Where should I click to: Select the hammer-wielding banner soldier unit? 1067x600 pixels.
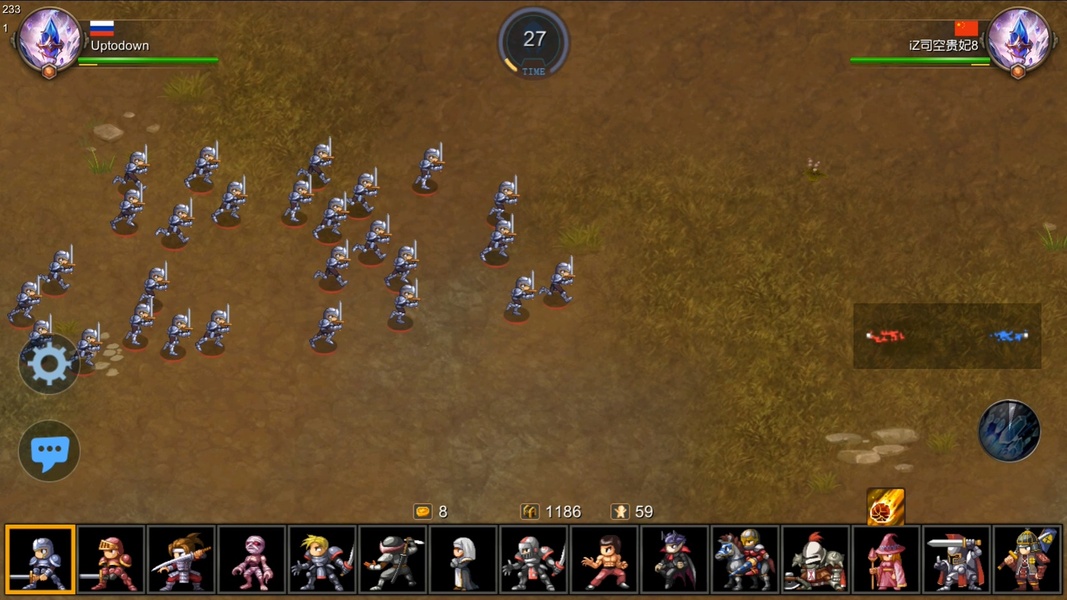click(x=1027, y=560)
